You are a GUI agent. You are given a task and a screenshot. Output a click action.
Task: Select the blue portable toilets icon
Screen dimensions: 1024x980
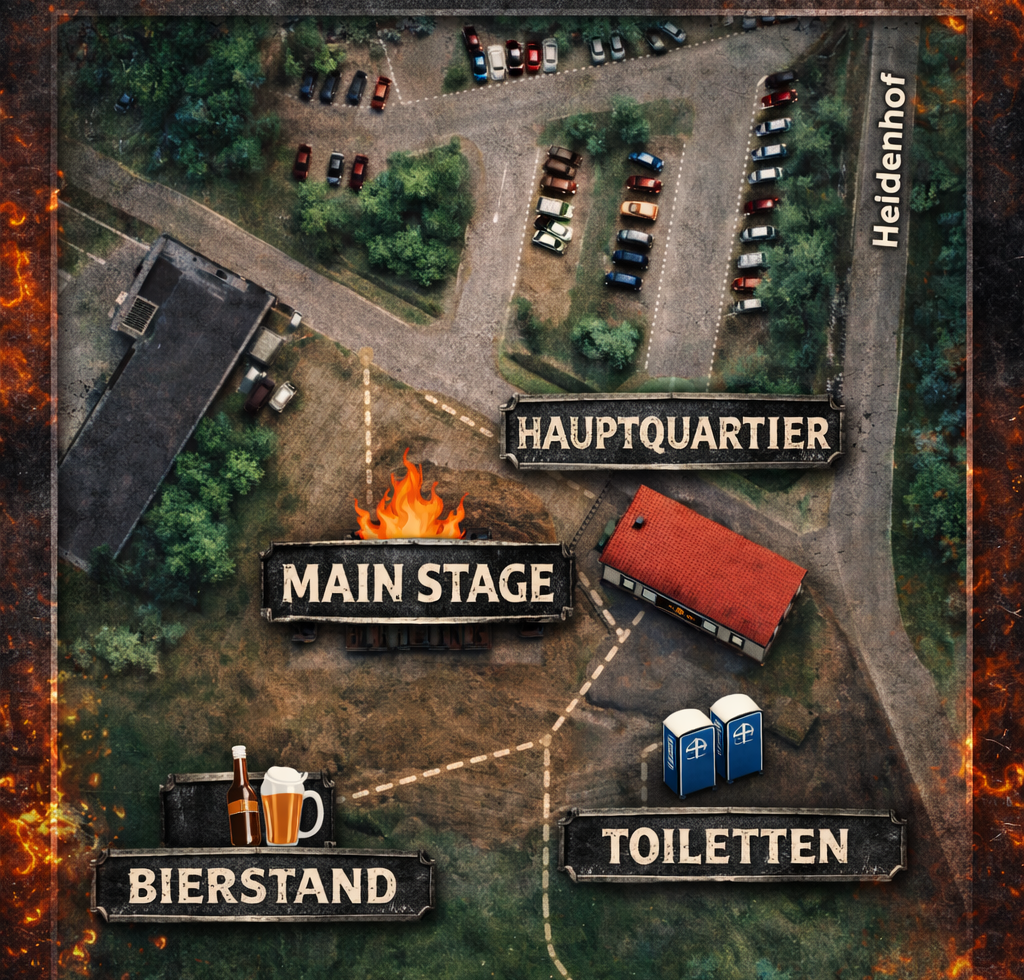tap(711, 744)
